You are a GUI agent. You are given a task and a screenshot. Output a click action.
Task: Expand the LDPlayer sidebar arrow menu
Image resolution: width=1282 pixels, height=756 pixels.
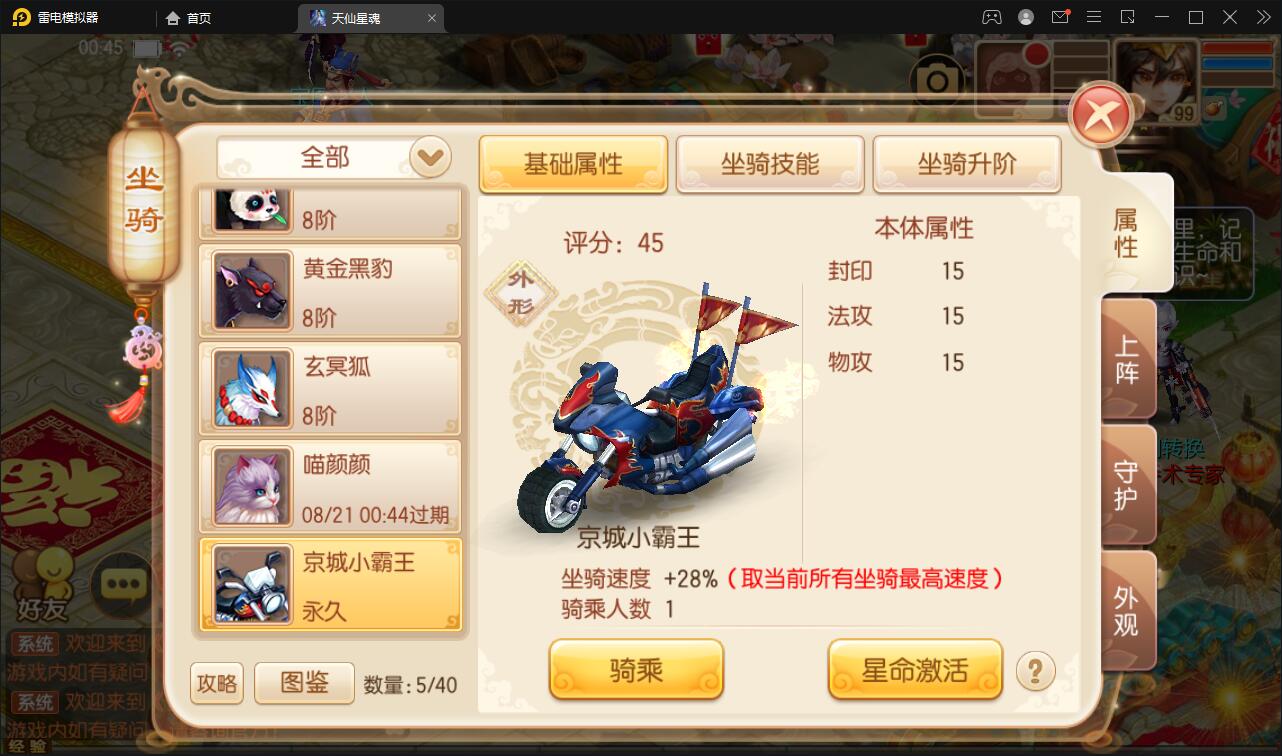point(1262,17)
